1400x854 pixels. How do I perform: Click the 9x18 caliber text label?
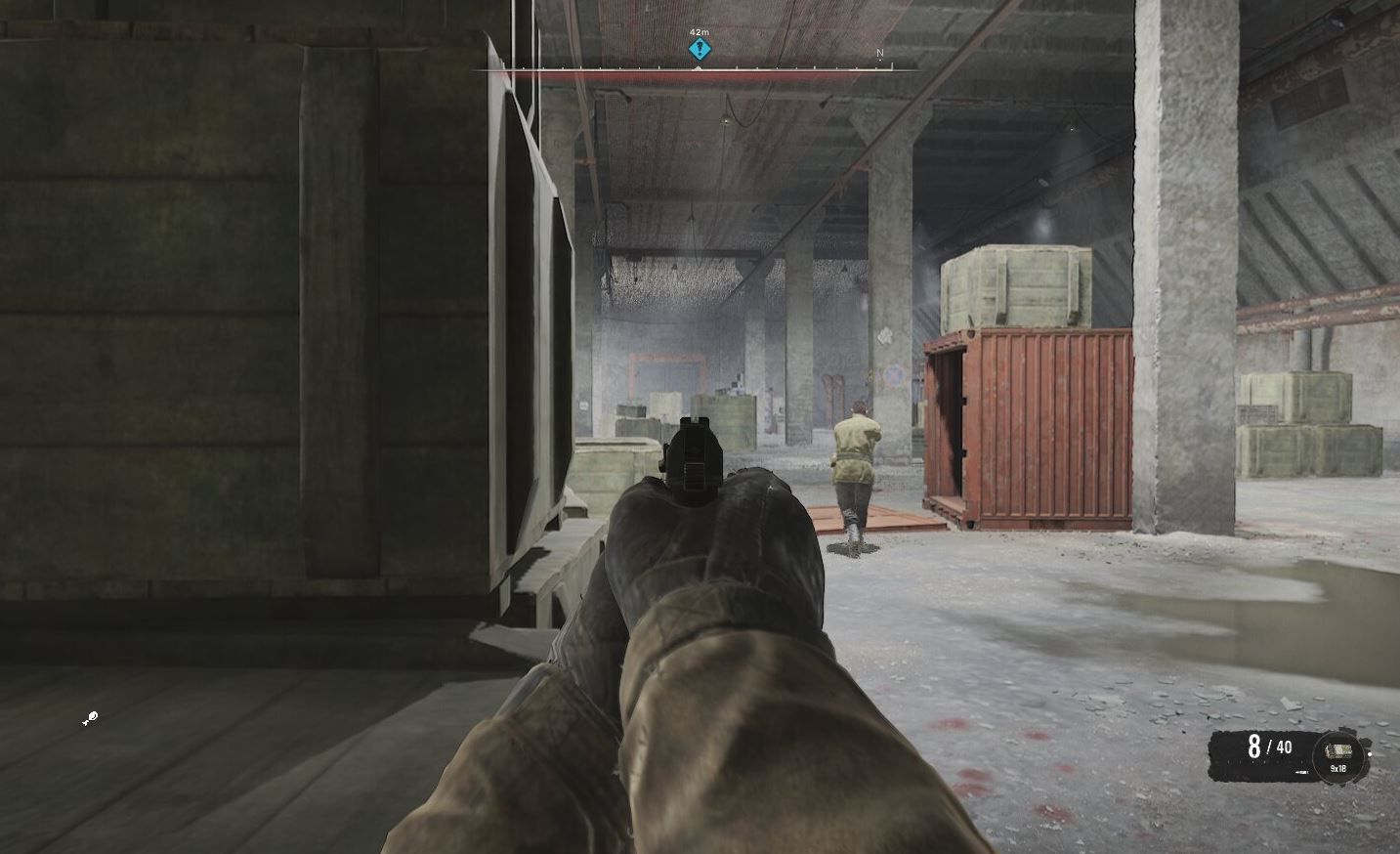coord(1337,768)
